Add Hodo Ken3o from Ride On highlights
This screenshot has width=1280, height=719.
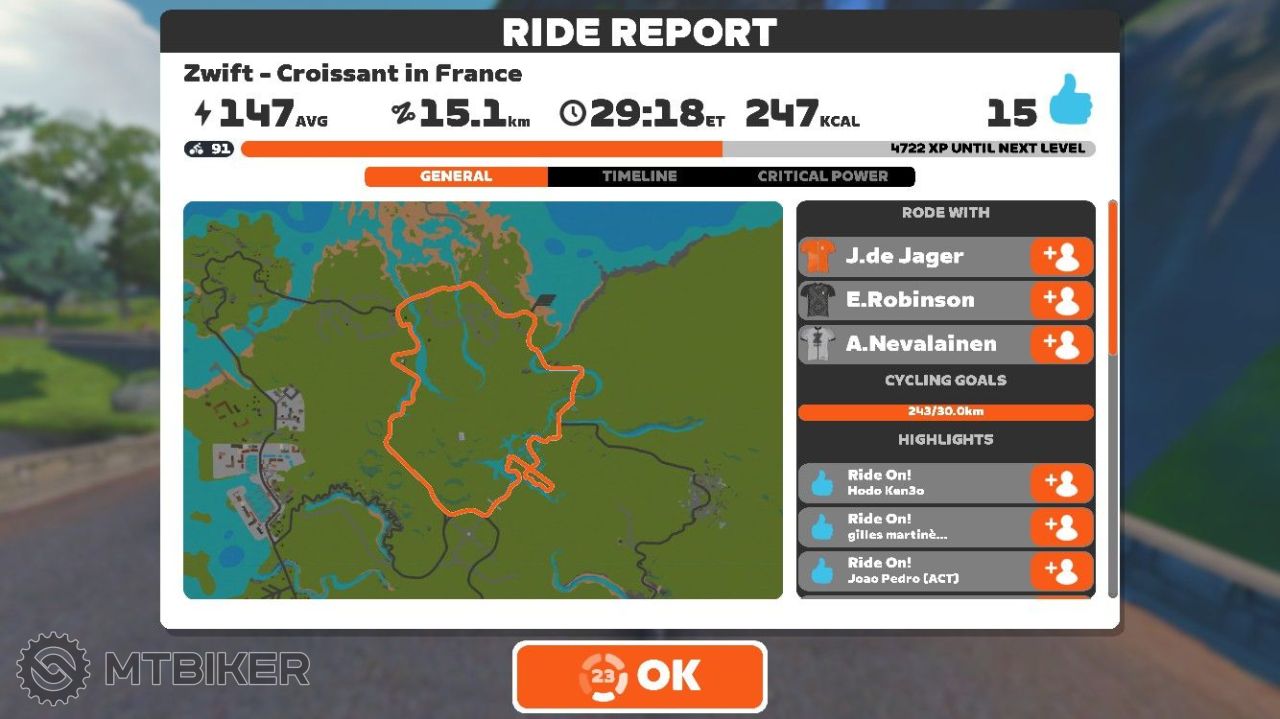(1061, 483)
